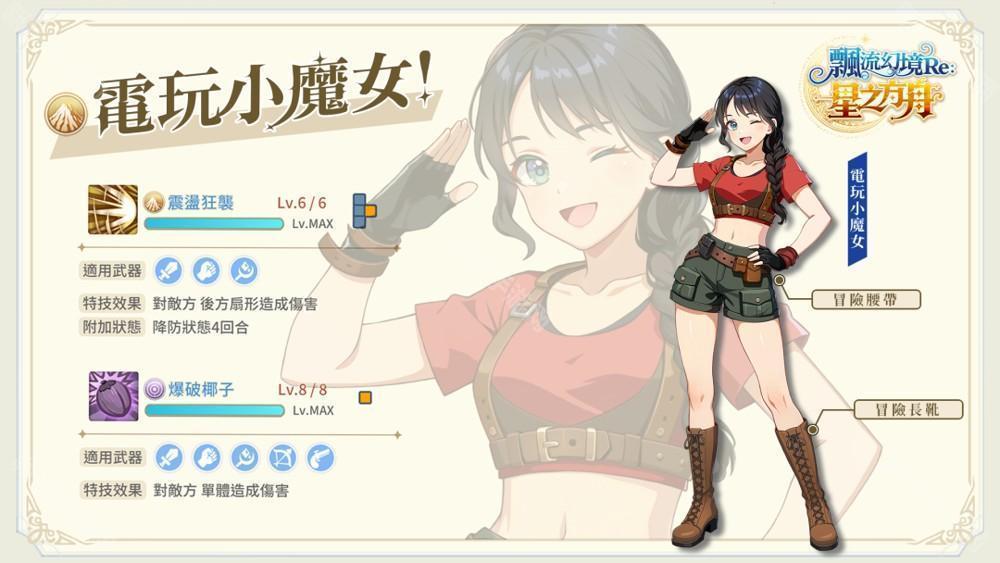The width and height of the screenshot is (1000, 563).
Task: Click the bow weapon type icon
Action: 283,458
